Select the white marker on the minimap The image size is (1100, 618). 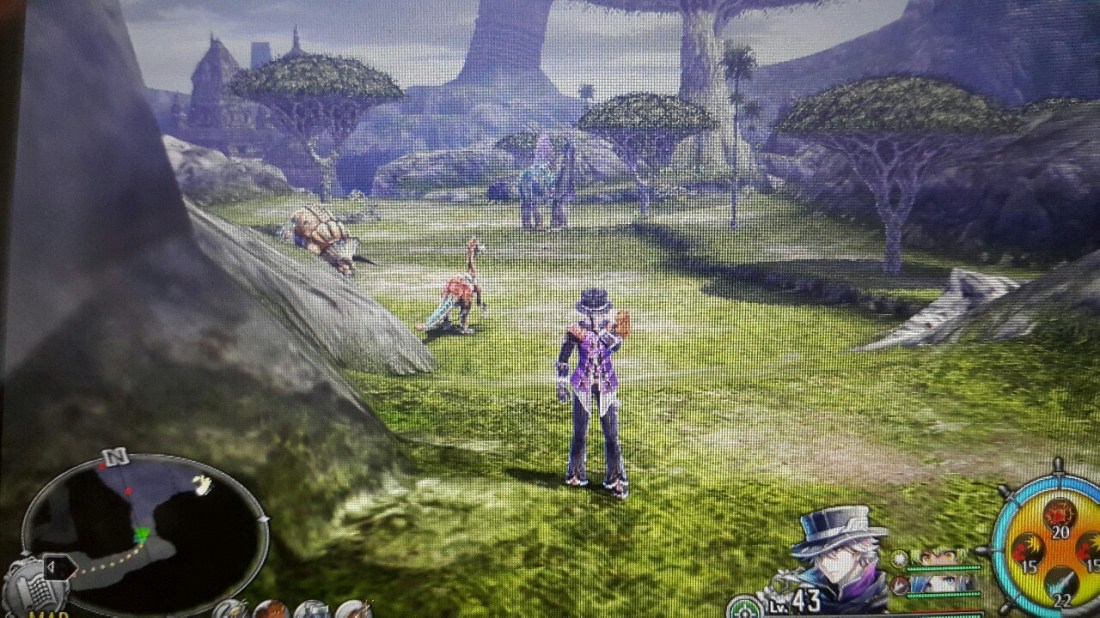(203, 485)
